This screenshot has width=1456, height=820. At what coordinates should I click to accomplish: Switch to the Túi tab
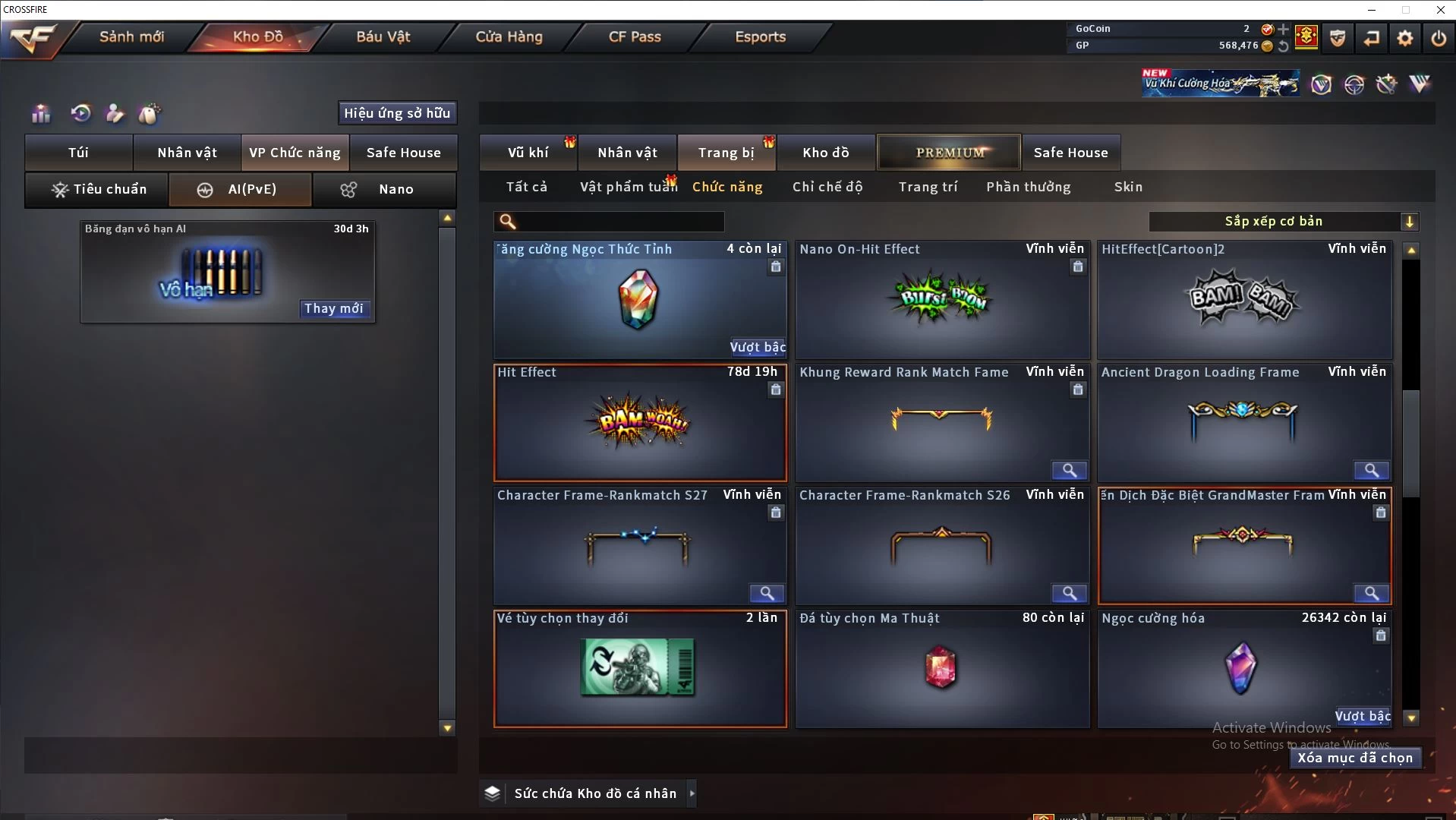pyautogui.click(x=78, y=153)
